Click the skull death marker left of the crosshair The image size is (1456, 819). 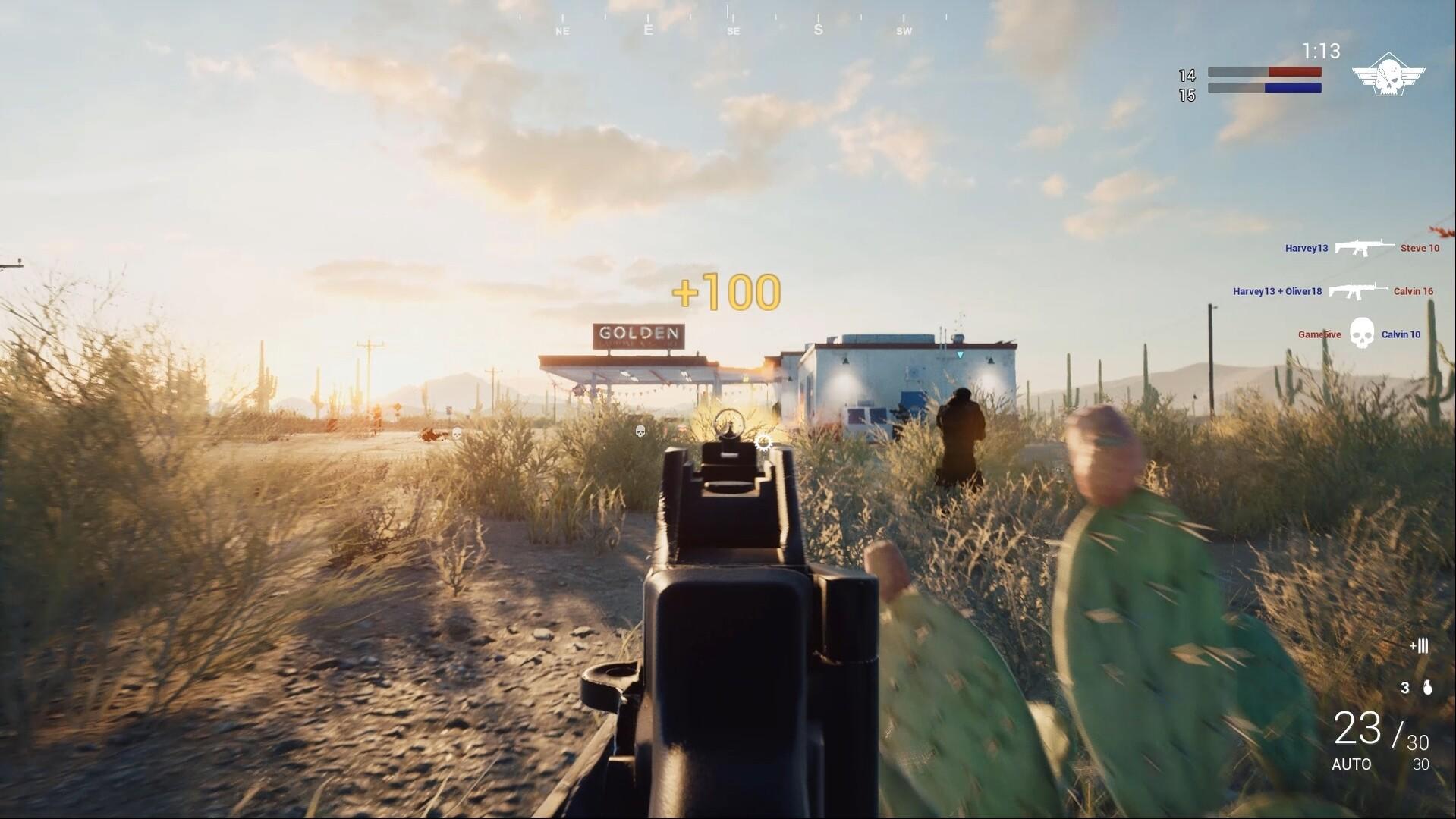(640, 430)
